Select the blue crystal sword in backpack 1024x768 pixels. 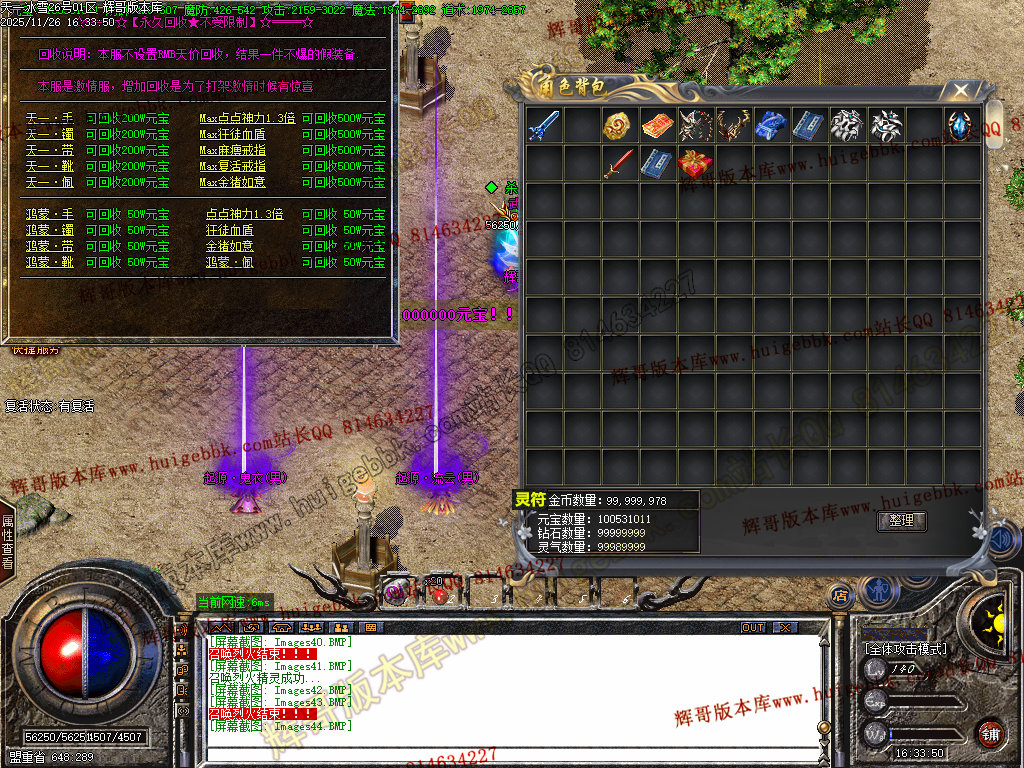point(543,125)
